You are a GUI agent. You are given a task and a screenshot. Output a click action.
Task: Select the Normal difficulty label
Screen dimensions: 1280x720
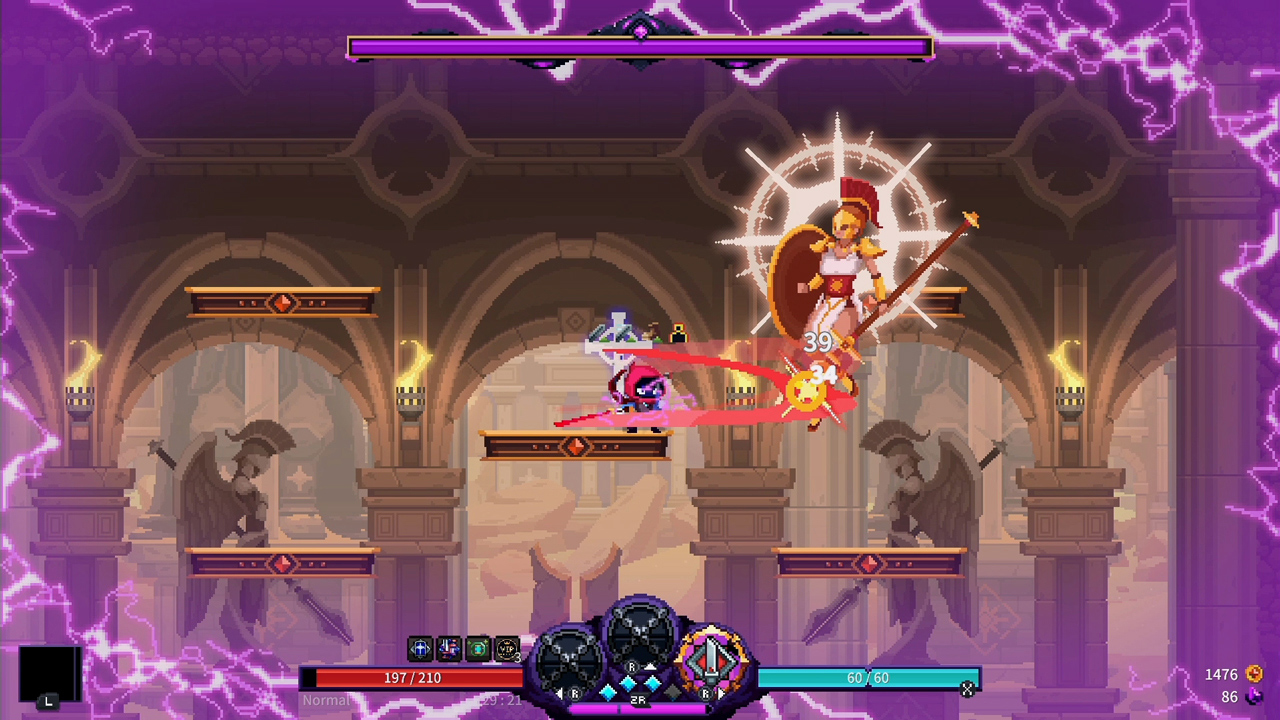pyautogui.click(x=328, y=700)
